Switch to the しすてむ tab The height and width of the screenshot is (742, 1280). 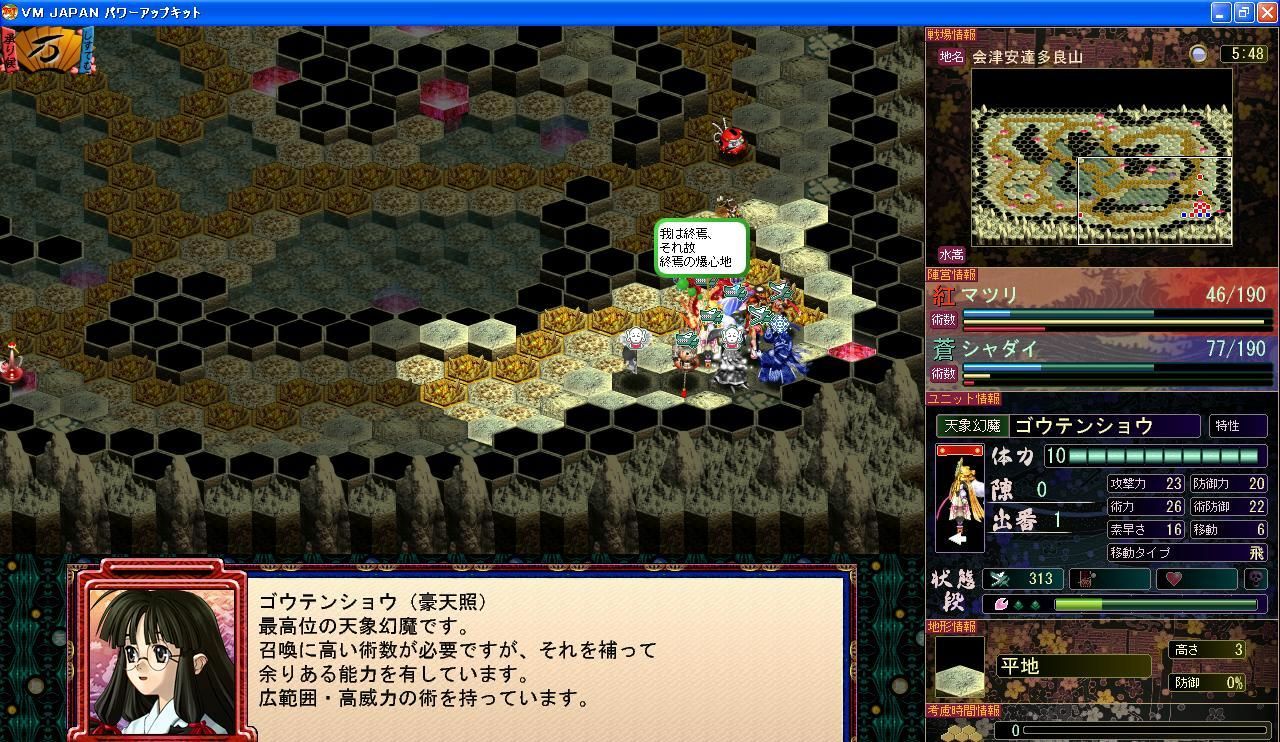pyautogui.click(x=86, y=49)
